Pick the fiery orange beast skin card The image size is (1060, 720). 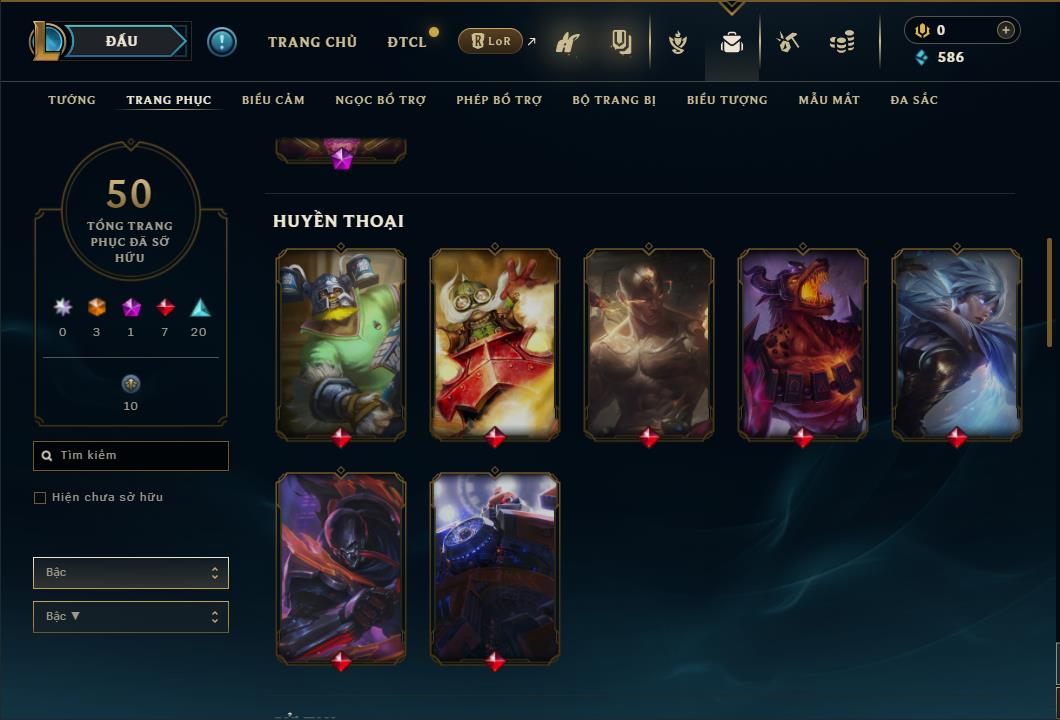coord(803,343)
